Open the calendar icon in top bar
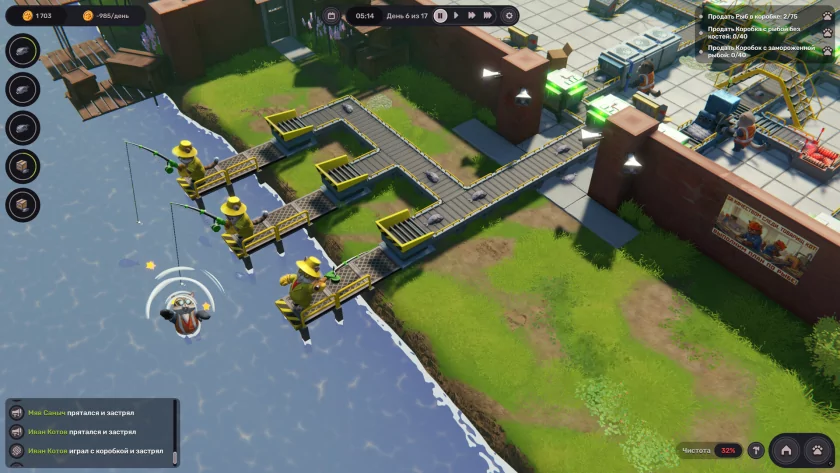 coord(333,16)
